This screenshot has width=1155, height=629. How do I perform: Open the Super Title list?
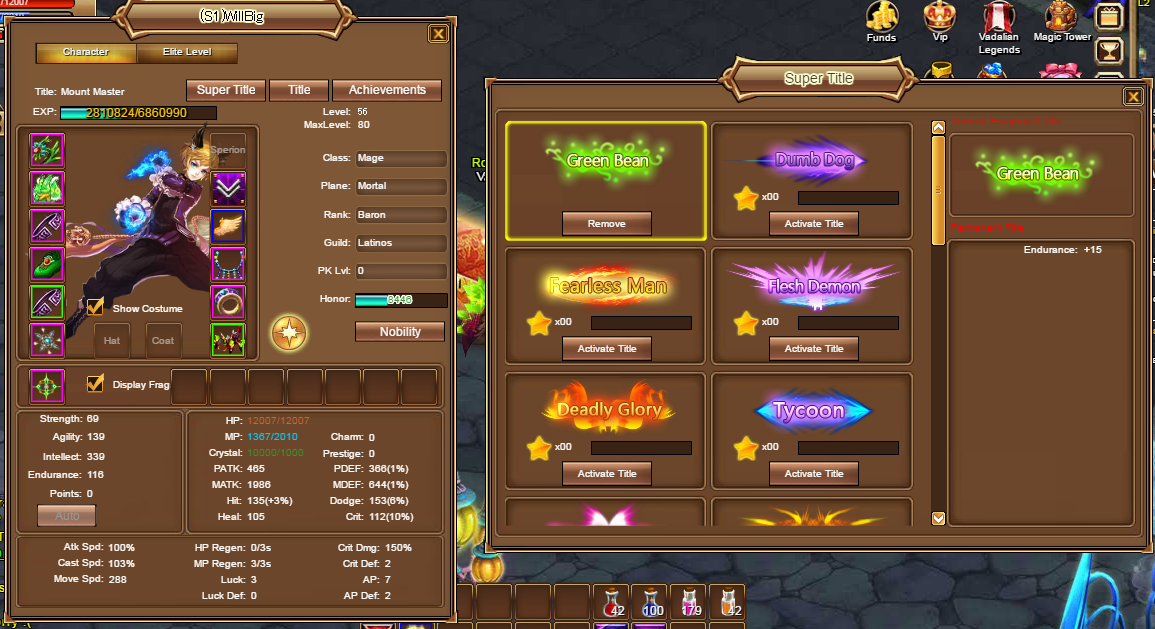(226, 90)
